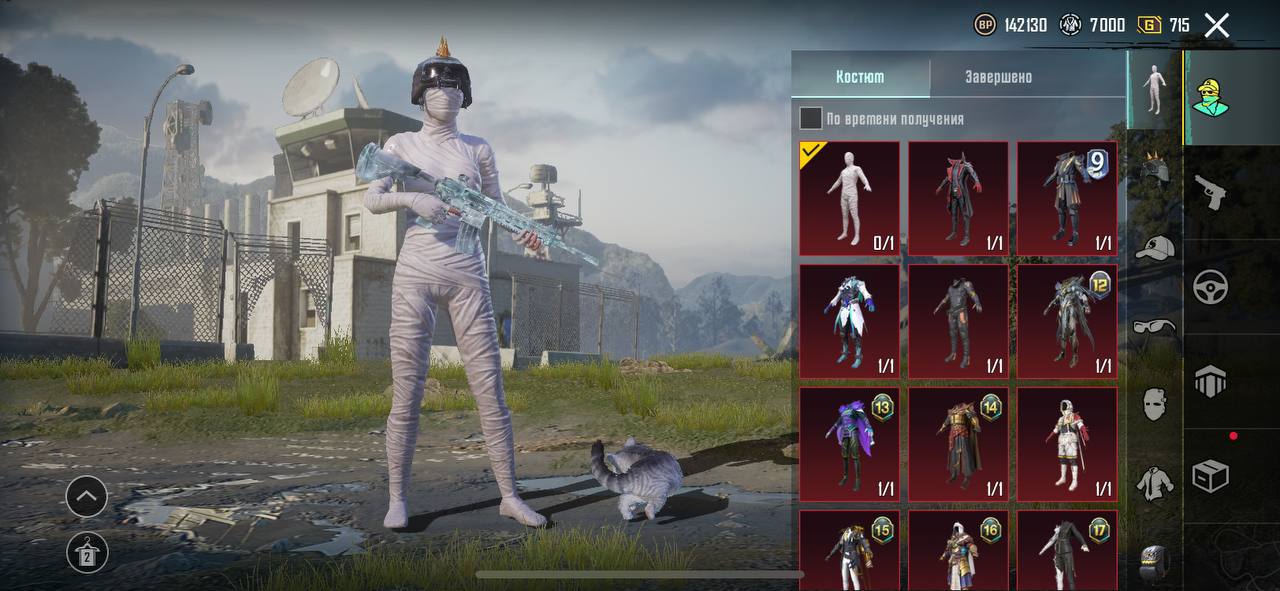
Task: Select the white hooded costume with red gloves
Action: (x=1066, y=444)
